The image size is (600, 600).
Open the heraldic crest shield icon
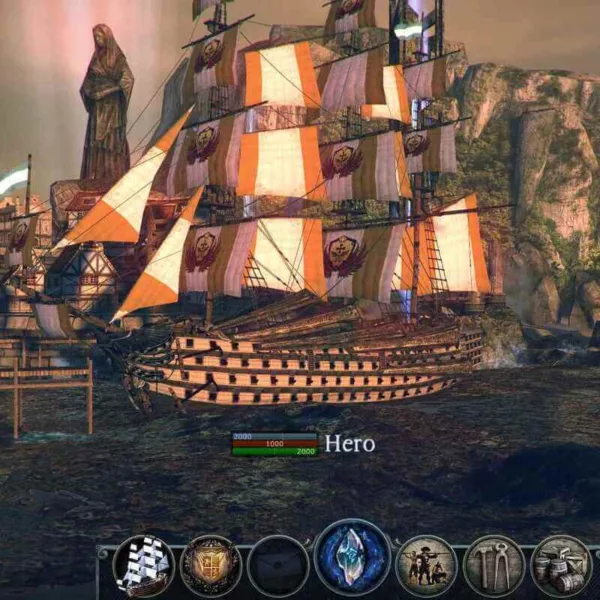tap(211, 566)
